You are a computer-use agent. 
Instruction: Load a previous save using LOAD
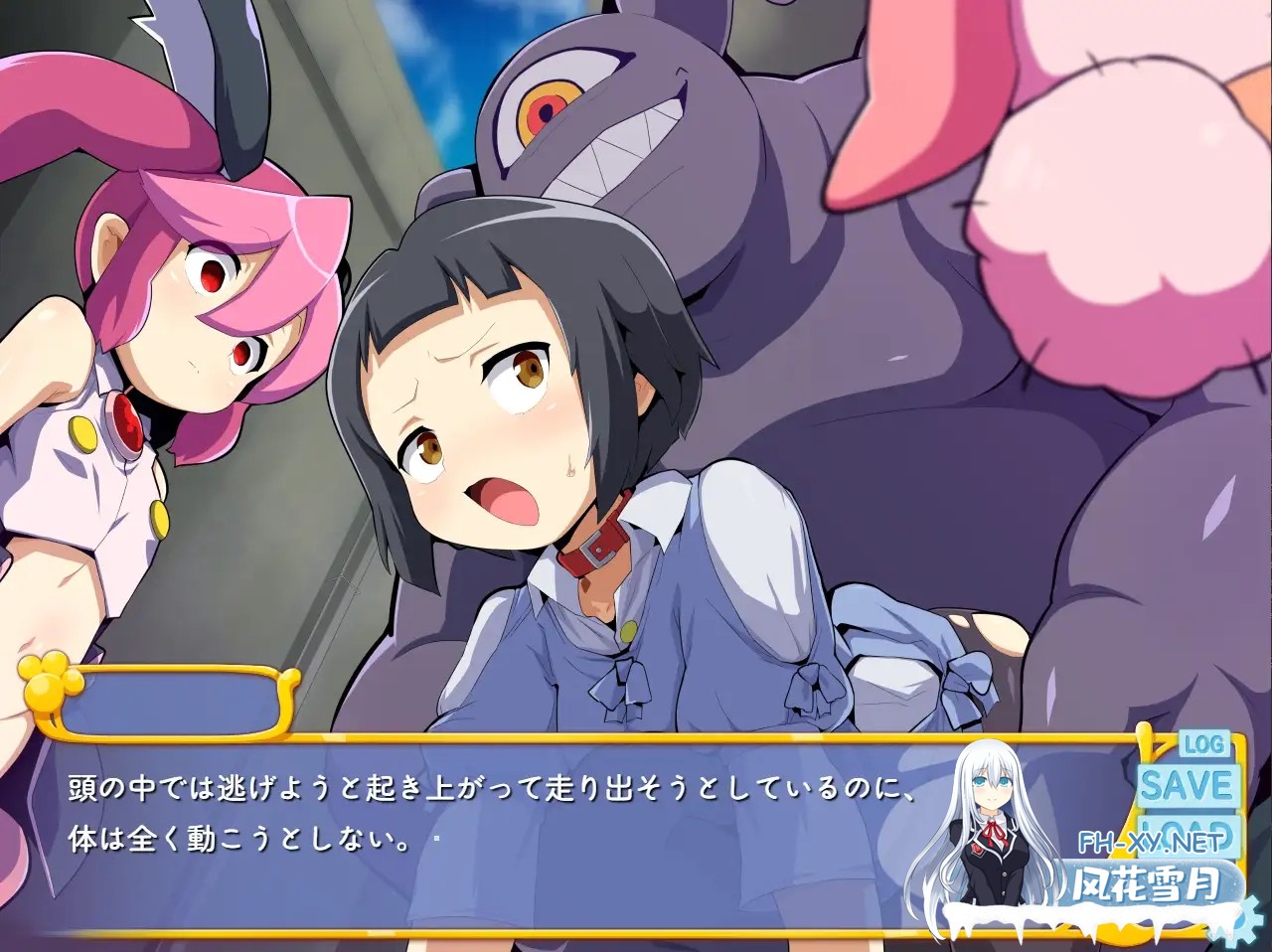[1188, 833]
